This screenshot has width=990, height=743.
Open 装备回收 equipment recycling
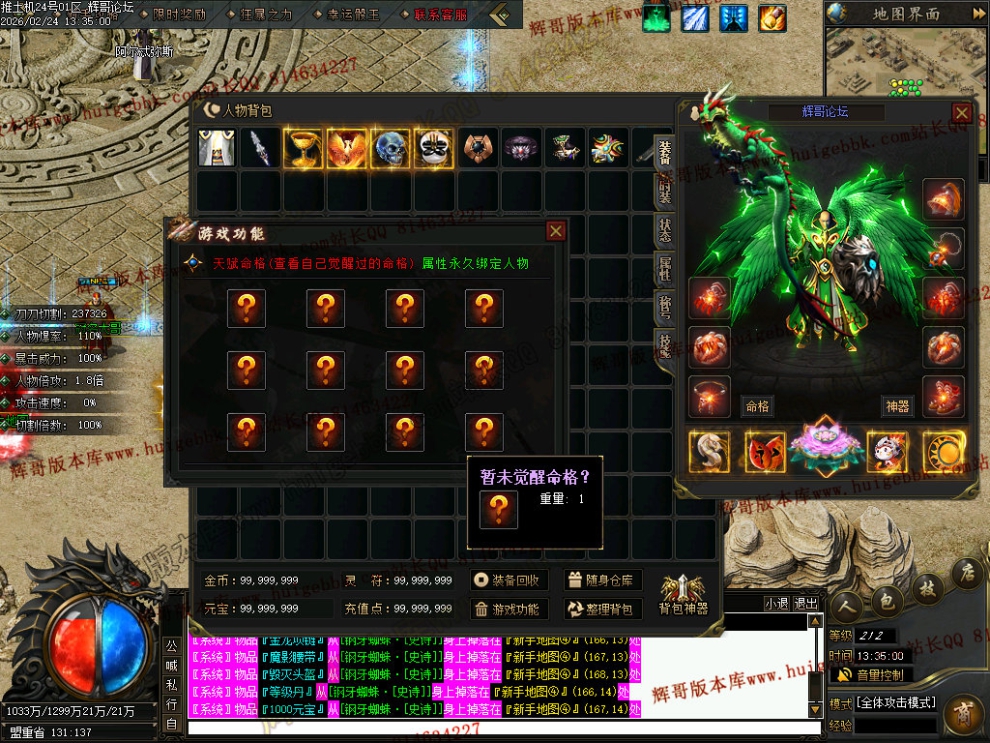pyautogui.click(x=510, y=580)
